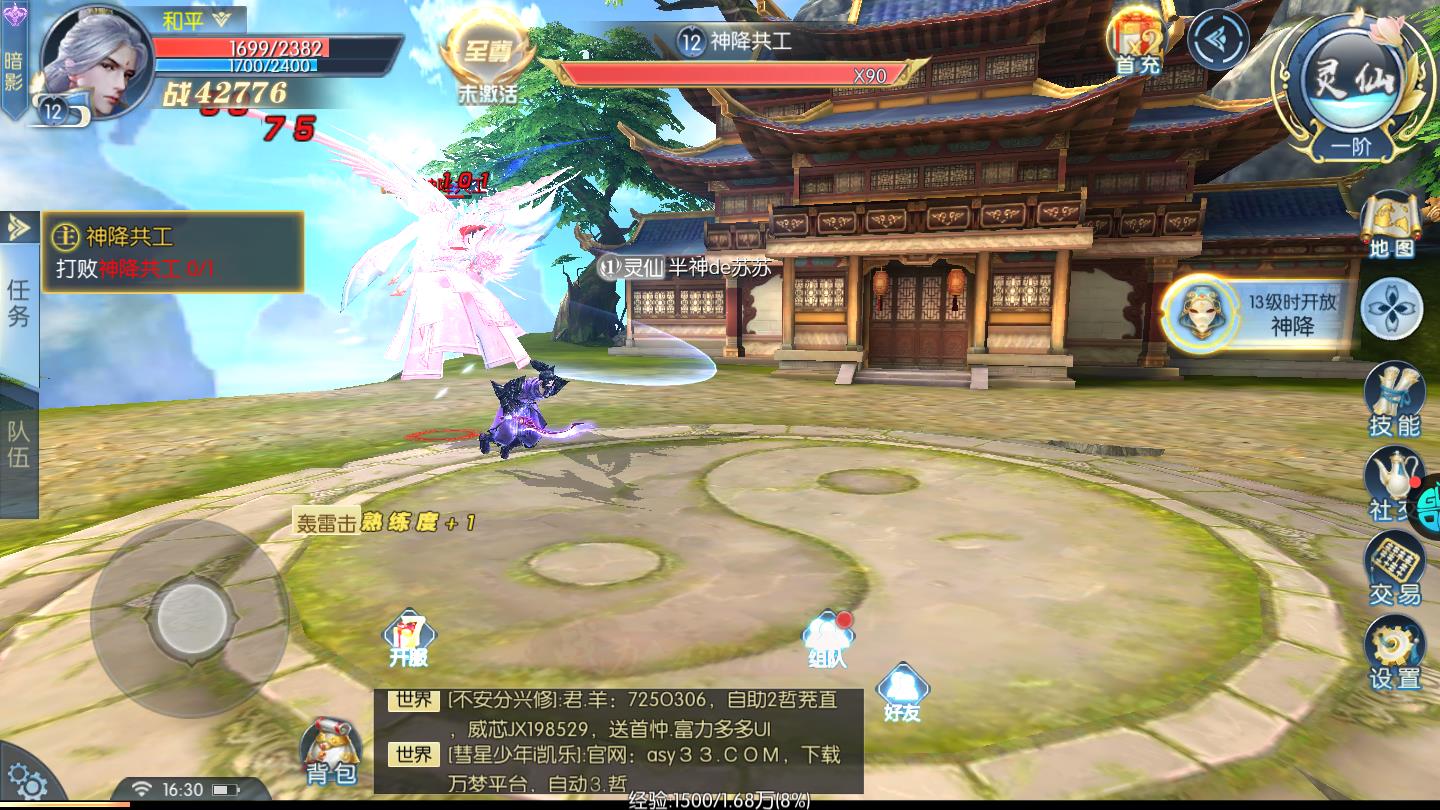This screenshot has width=1440, height=810.
Task: Open the 和平 combat mode dropdown
Action: click(x=198, y=19)
